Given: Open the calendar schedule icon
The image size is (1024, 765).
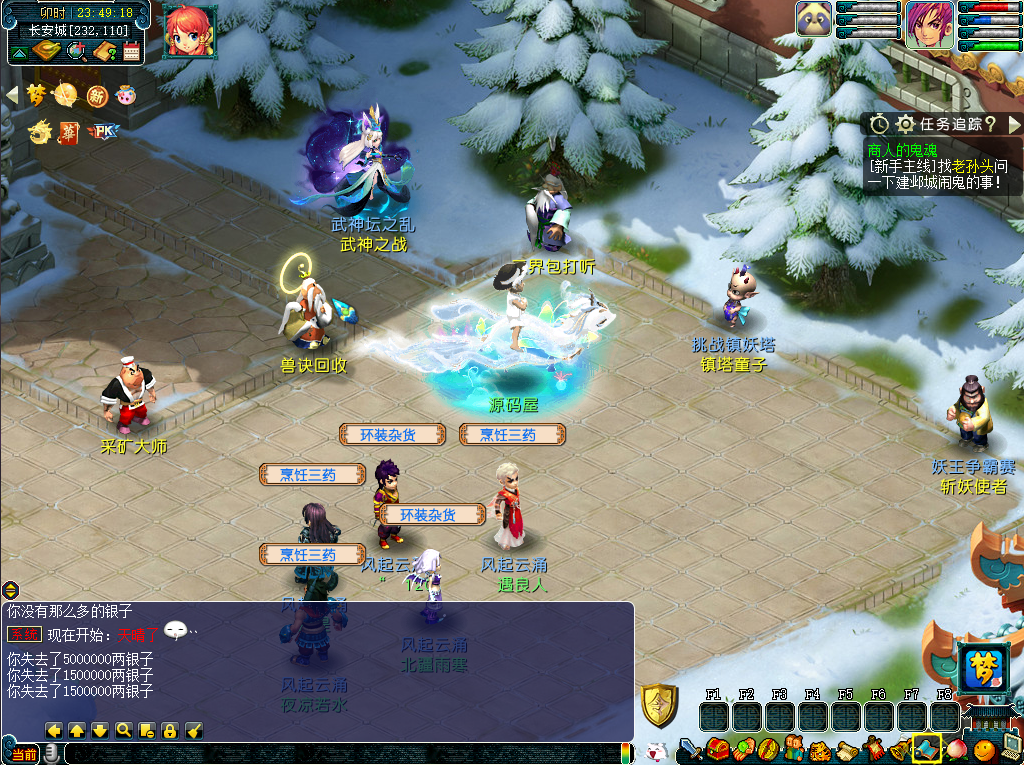Looking at the screenshot, I should pyautogui.click(x=131, y=51).
